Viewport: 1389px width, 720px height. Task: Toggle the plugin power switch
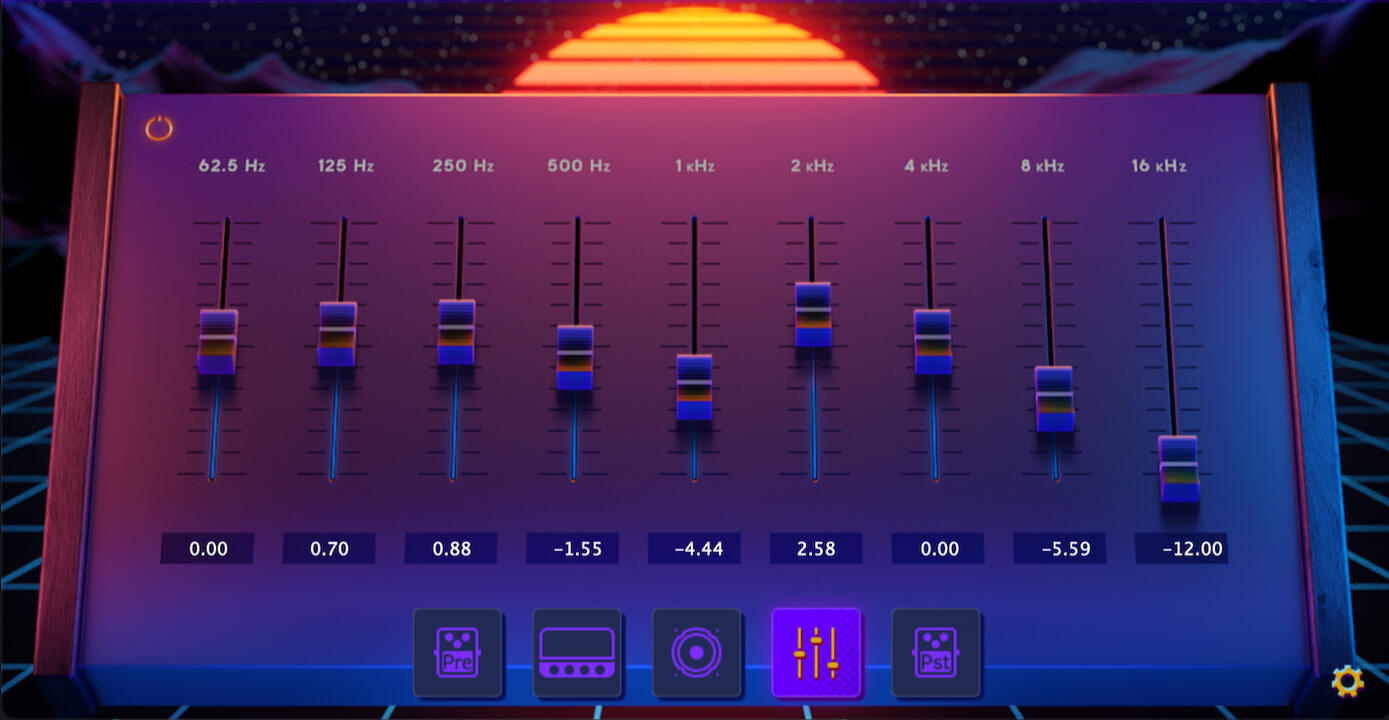160,128
